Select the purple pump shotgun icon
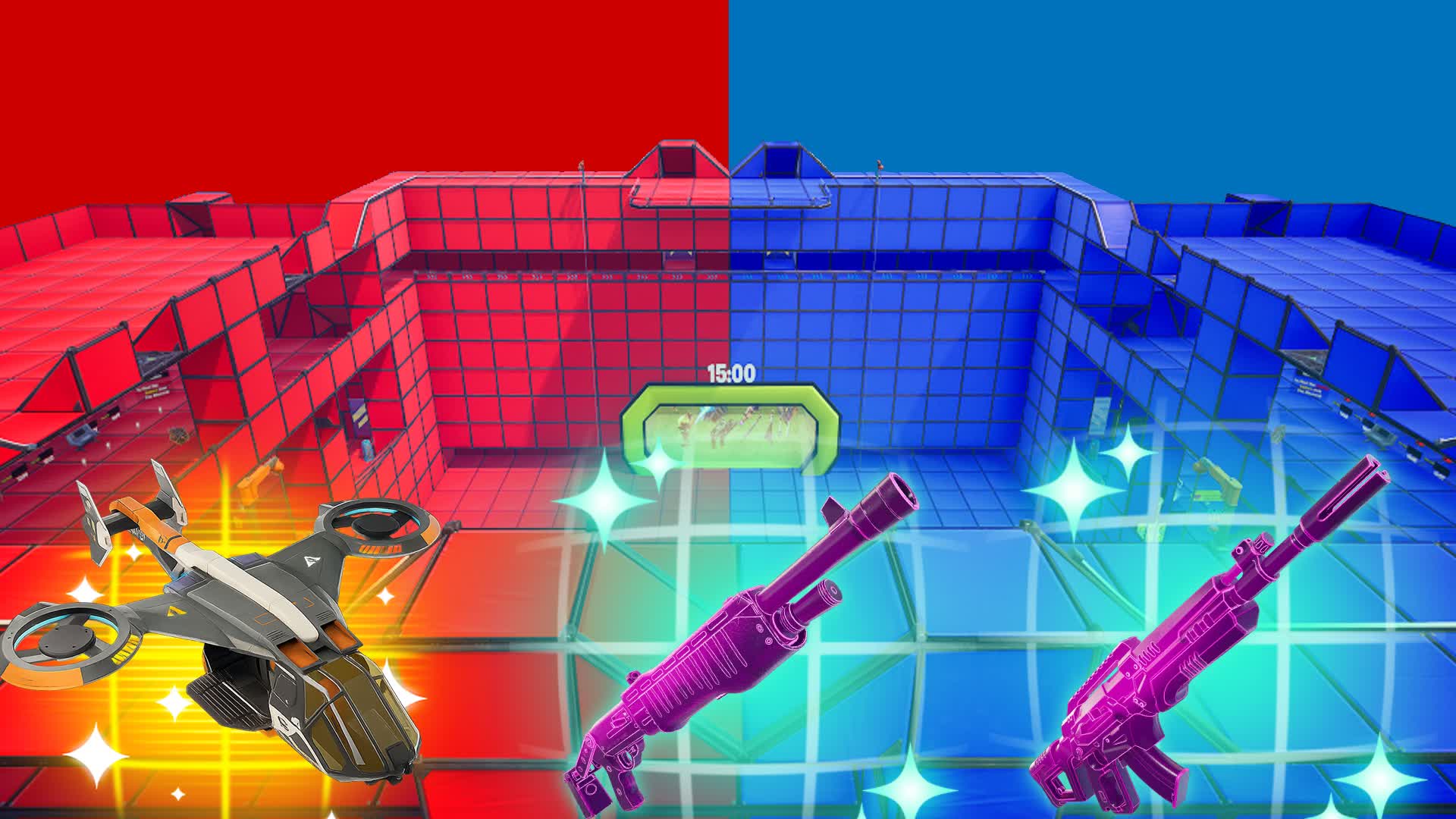Viewport: 1456px width, 819px height. 751,645
